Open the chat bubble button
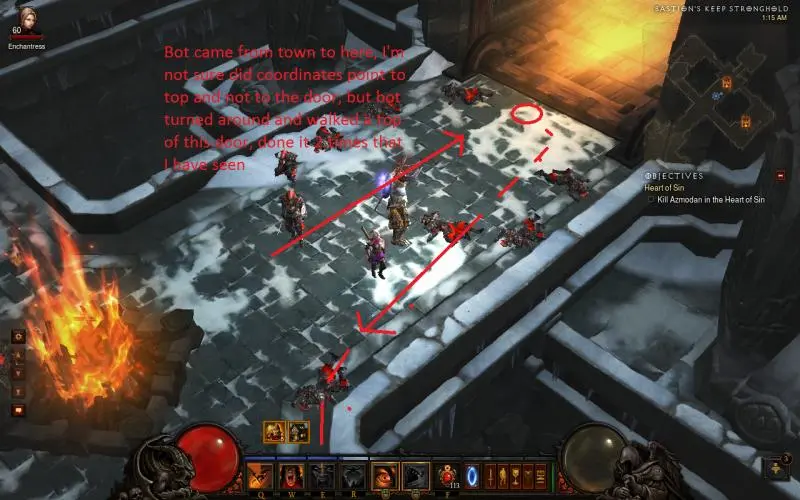The height and width of the screenshot is (500, 800). 19,409
